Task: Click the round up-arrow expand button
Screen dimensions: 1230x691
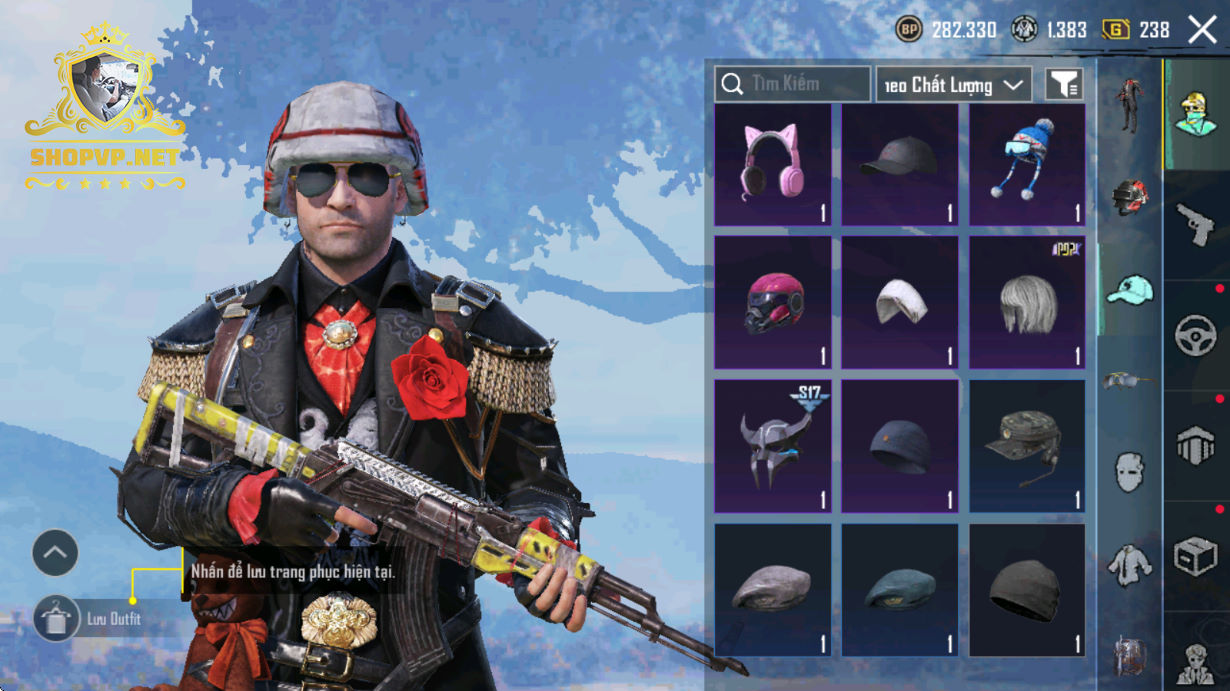Action: [55, 552]
